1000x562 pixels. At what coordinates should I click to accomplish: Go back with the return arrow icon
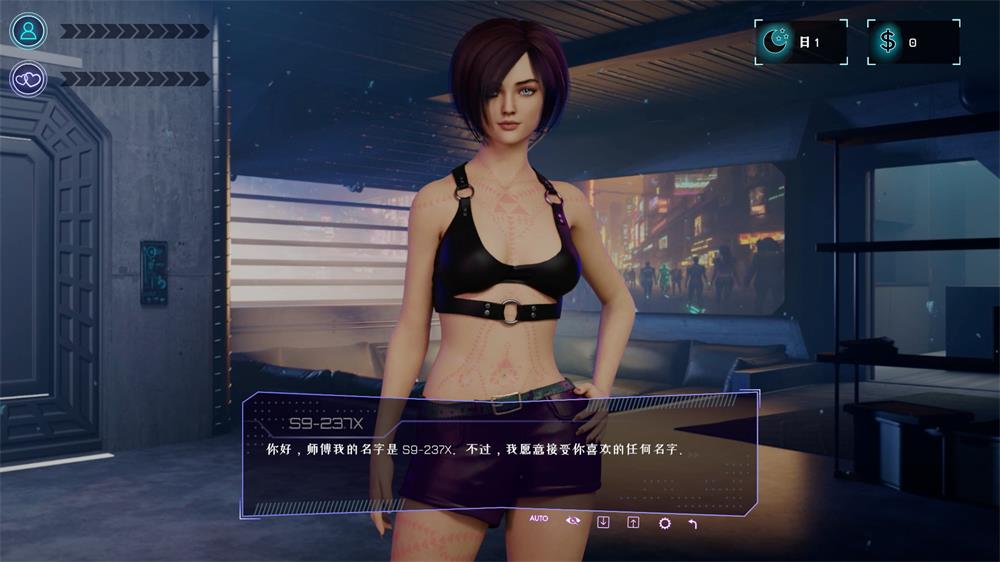point(693,522)
